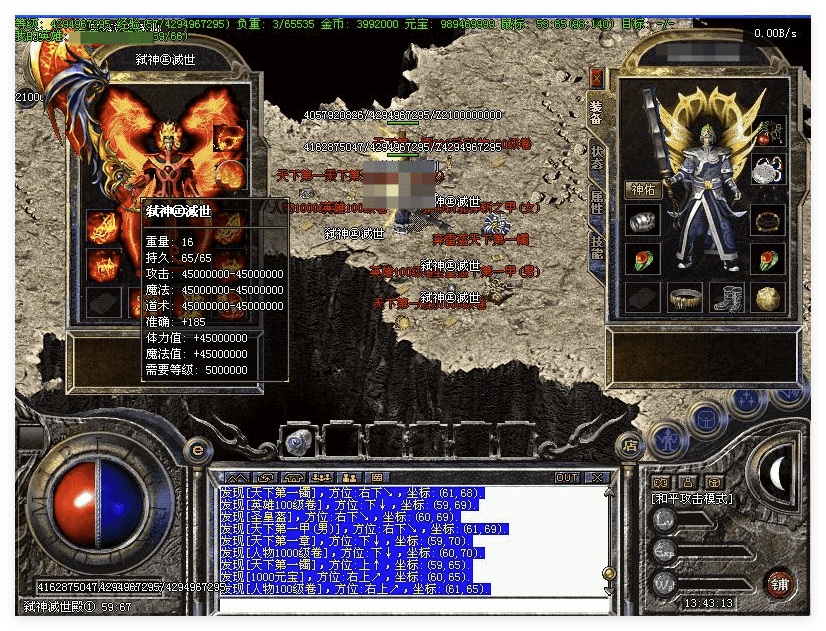The height and width of the screenshot is (631, 826).
Task: Switch to the 状态 status tab
Action: click(597, 157)
